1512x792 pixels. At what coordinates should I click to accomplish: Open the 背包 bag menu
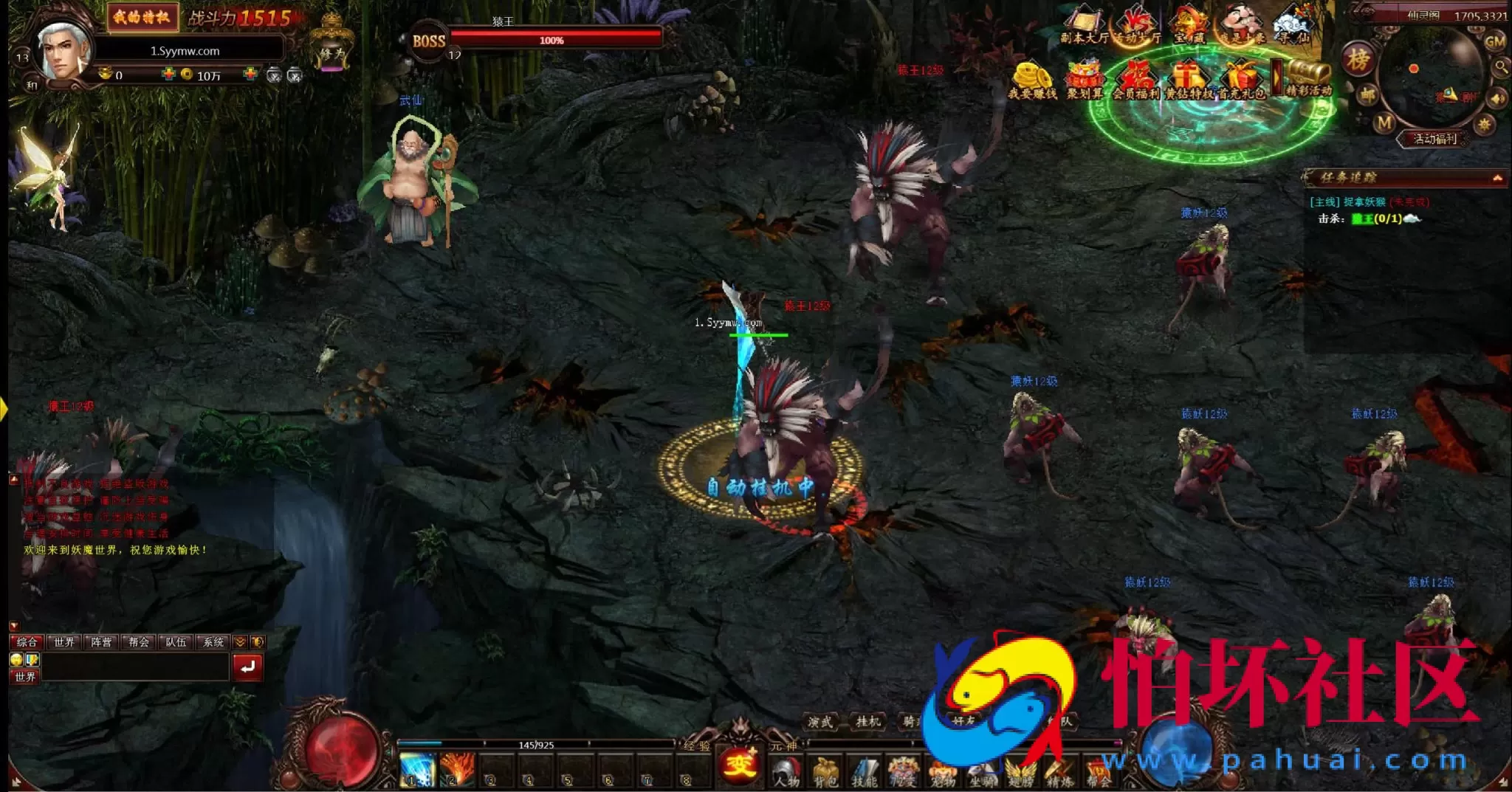click(825, 772)
